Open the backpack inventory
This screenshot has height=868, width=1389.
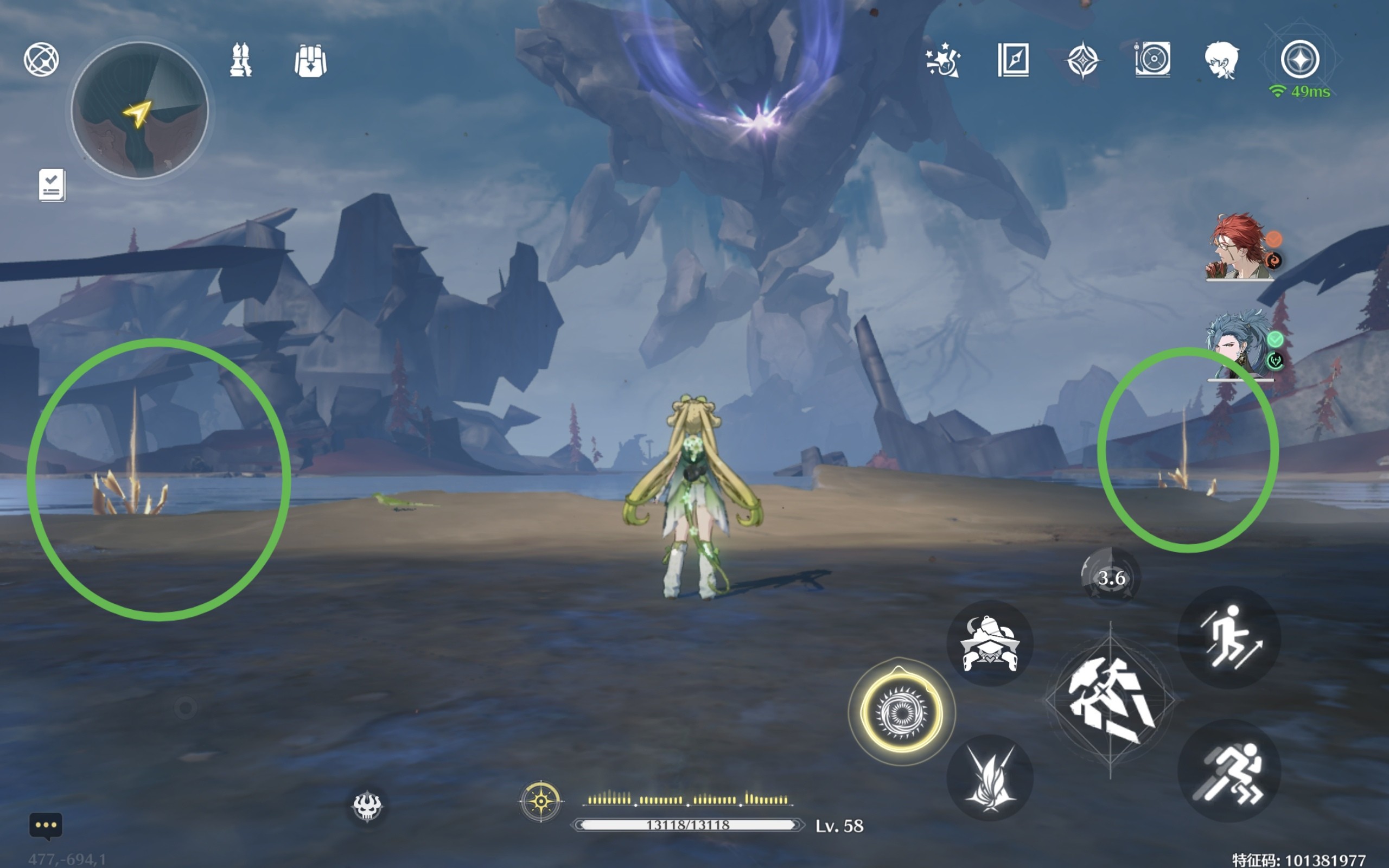coord(310,61)
